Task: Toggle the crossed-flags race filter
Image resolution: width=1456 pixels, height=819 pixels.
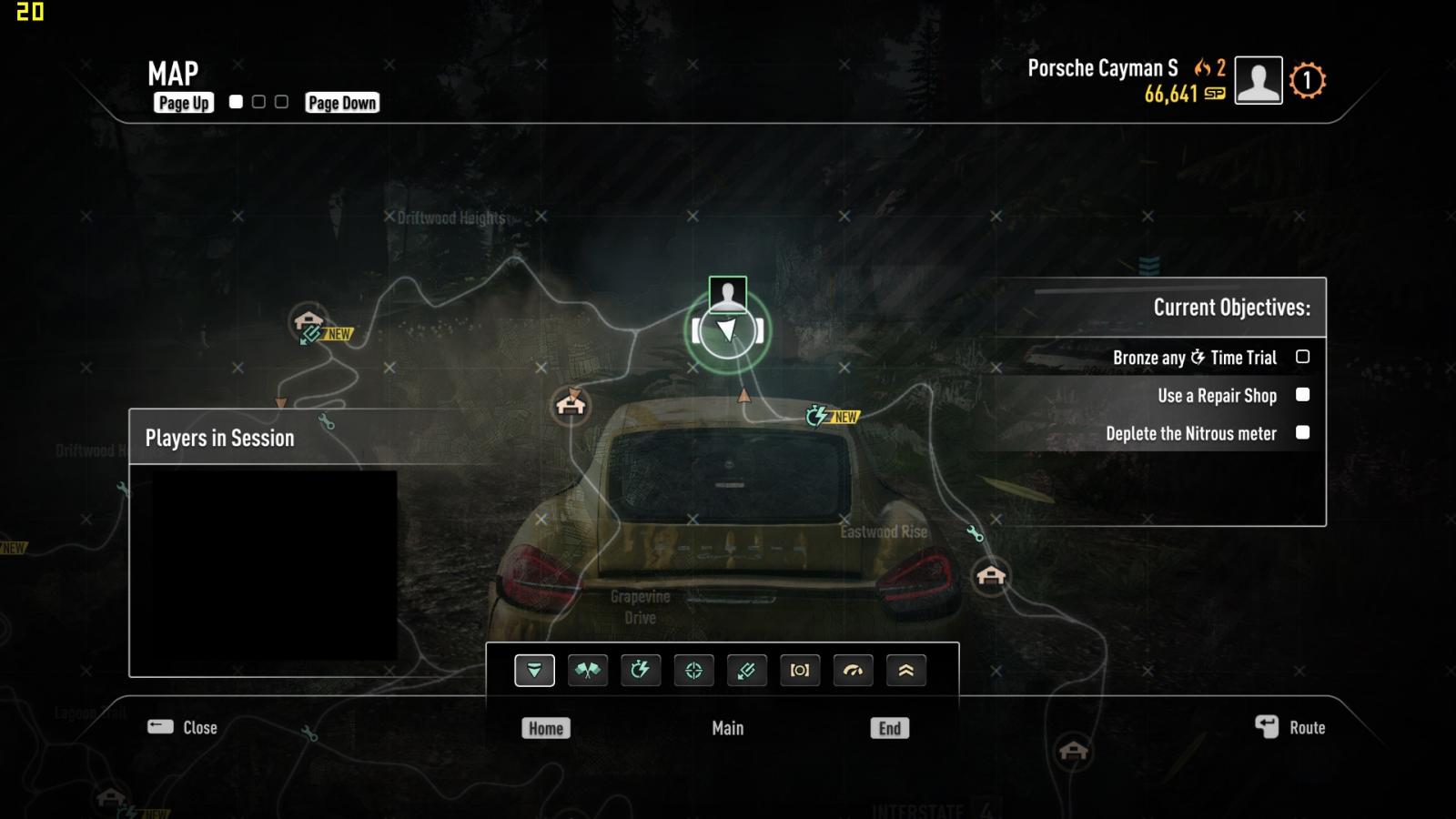Action: pyautogui.click(x=588, y=671)
